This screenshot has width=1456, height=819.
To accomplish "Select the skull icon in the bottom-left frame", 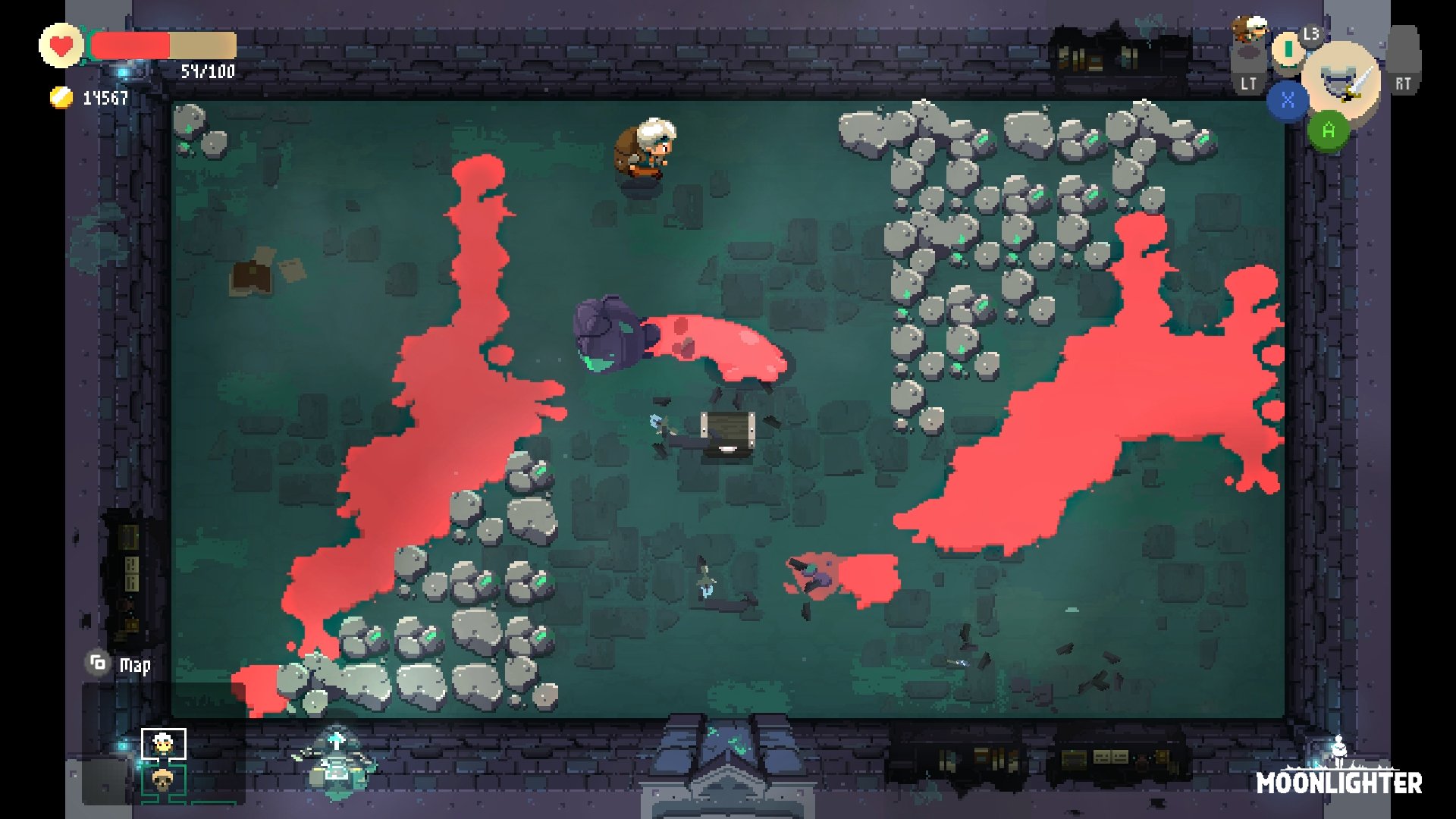I will (x=162, y=780).
